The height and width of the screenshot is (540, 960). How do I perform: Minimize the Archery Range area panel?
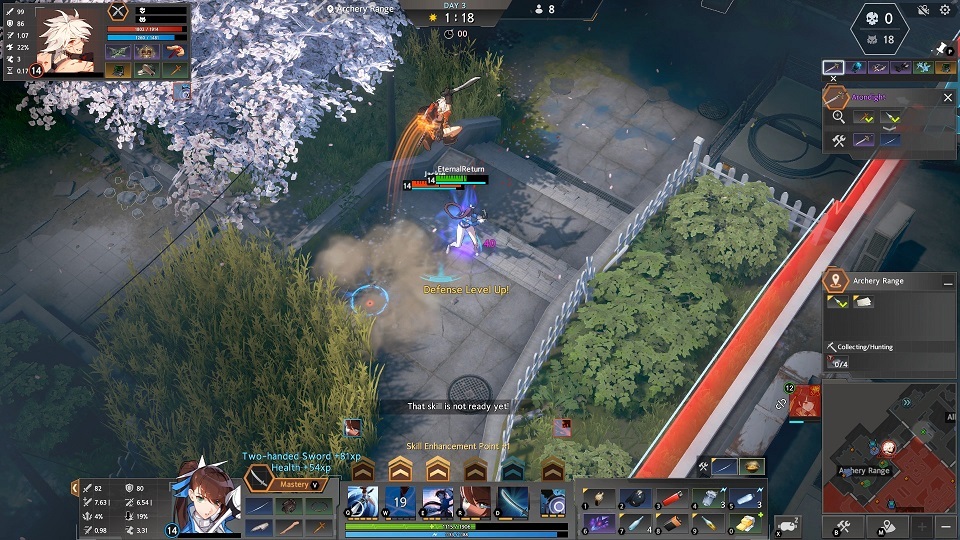(x=947, y=283)
